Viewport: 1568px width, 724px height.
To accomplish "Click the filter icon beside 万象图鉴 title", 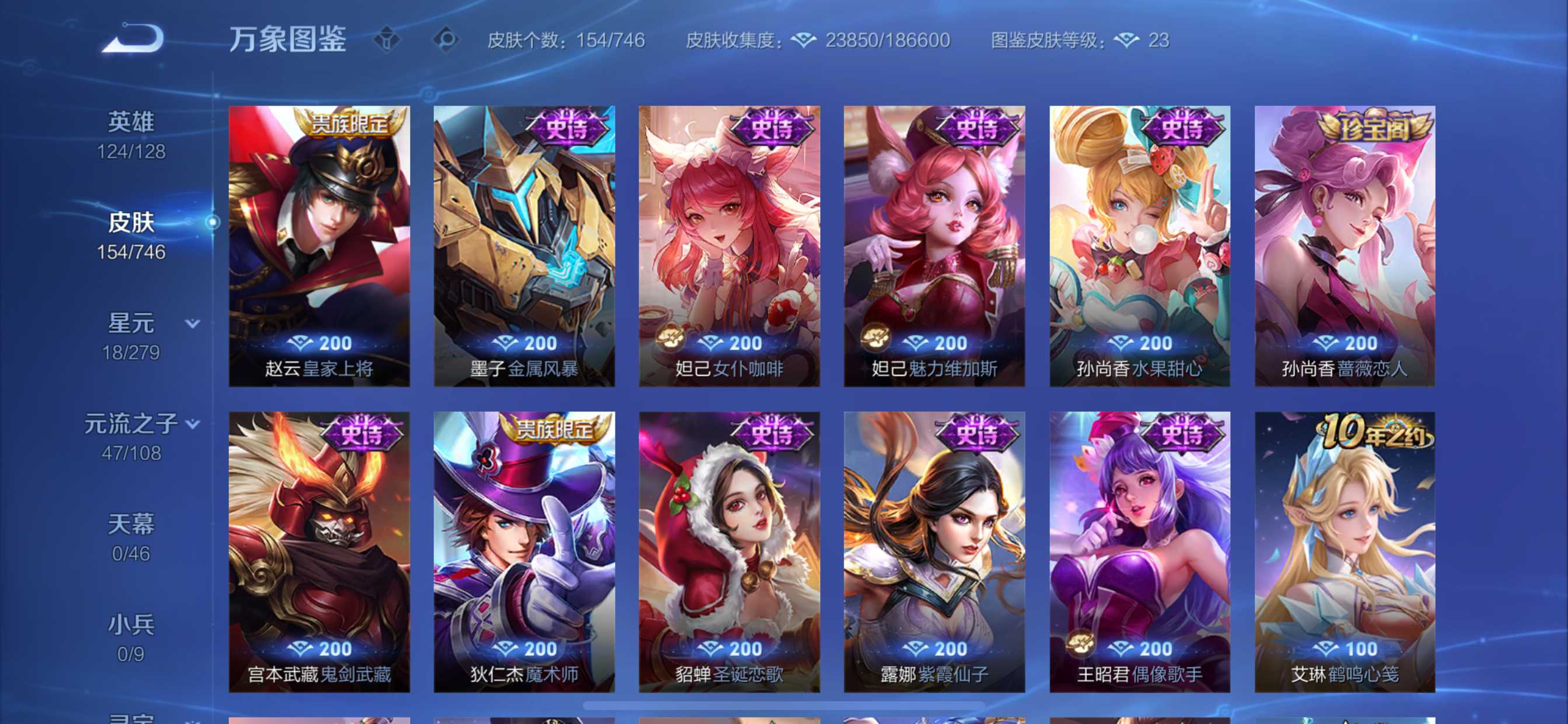I will [387, 38].
